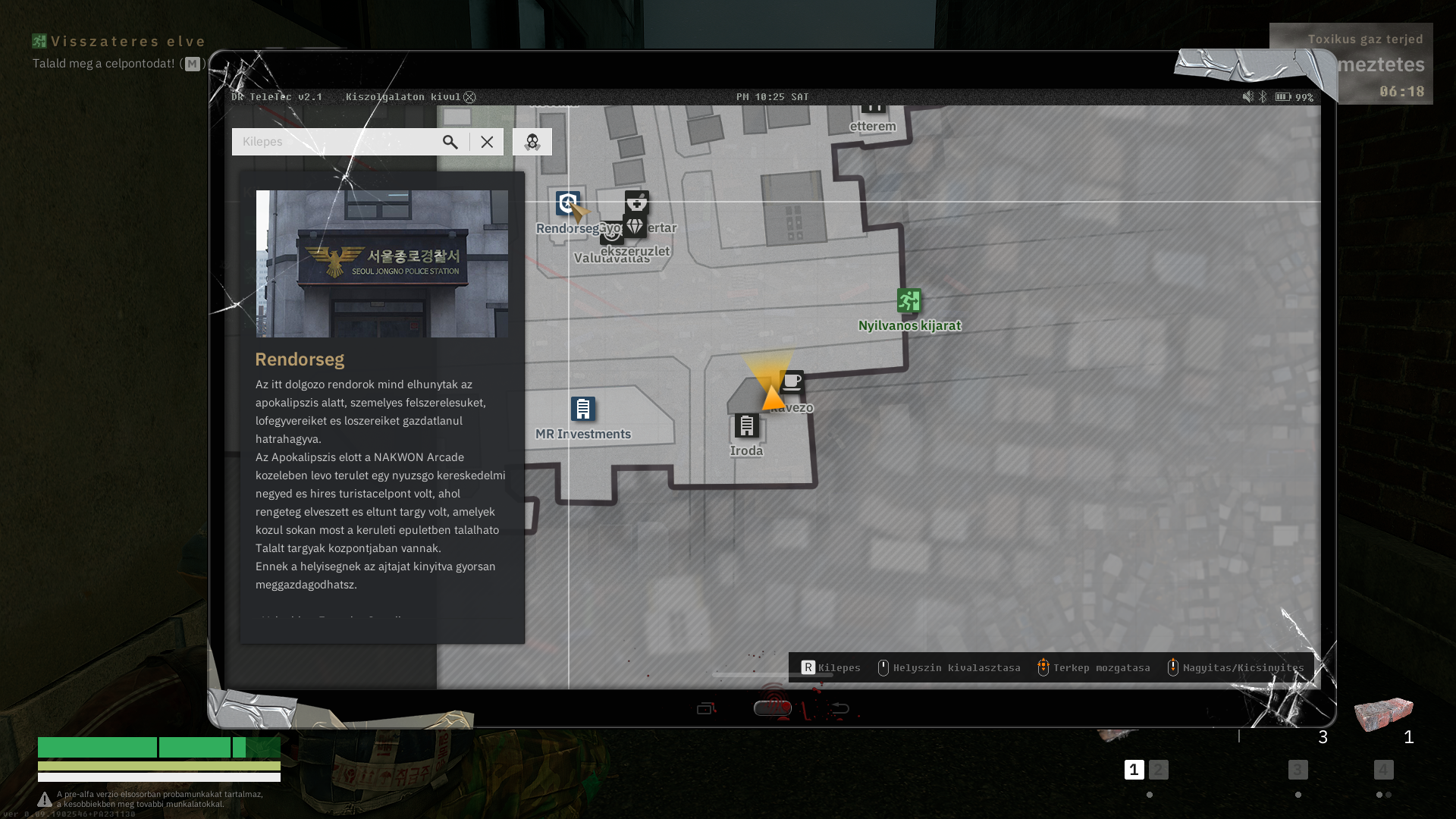The image size is (1456, 819).
Task: Select the brick item slot
Action: 1384,714
